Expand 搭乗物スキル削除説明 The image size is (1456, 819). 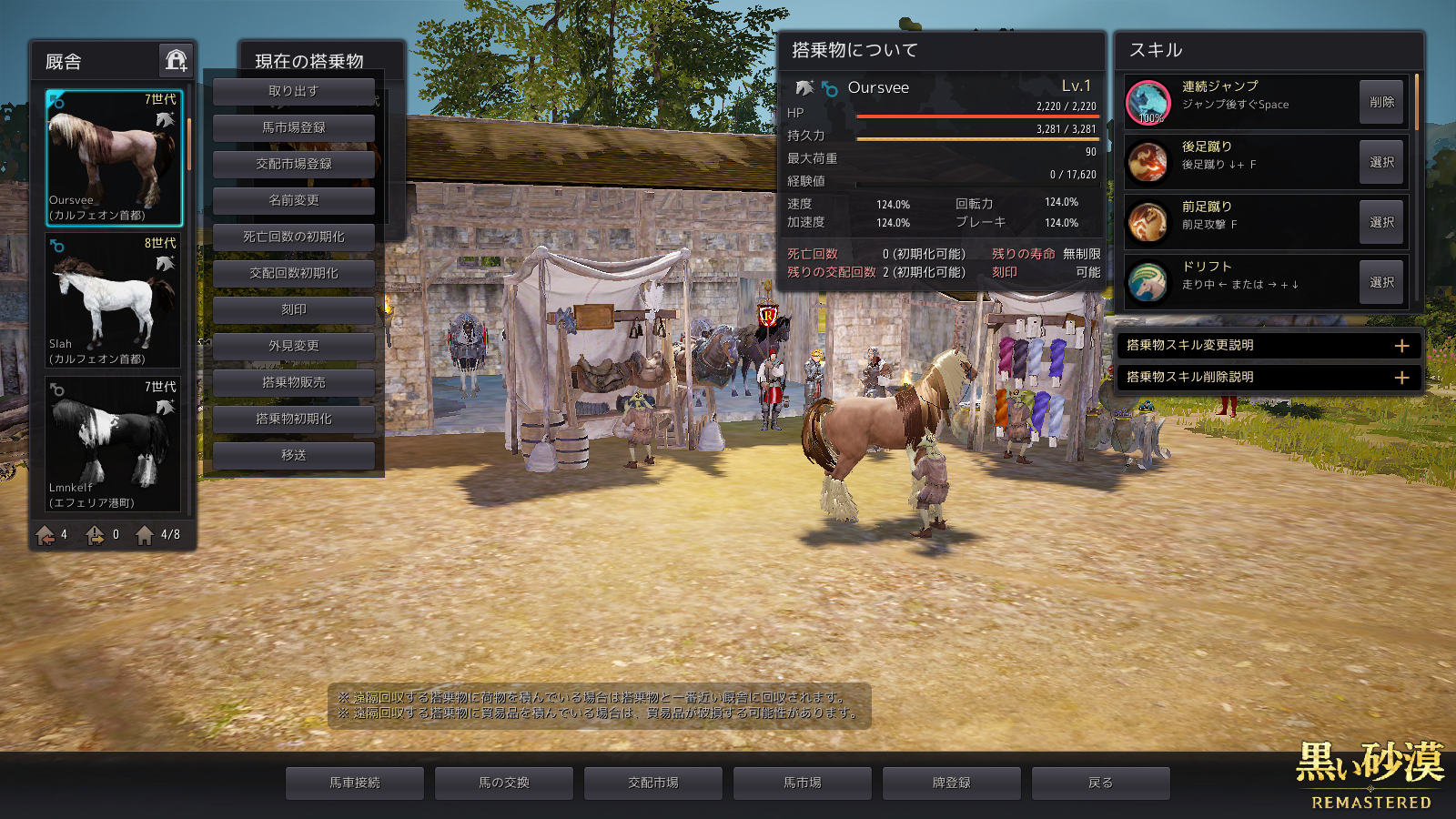point(1269,377)
